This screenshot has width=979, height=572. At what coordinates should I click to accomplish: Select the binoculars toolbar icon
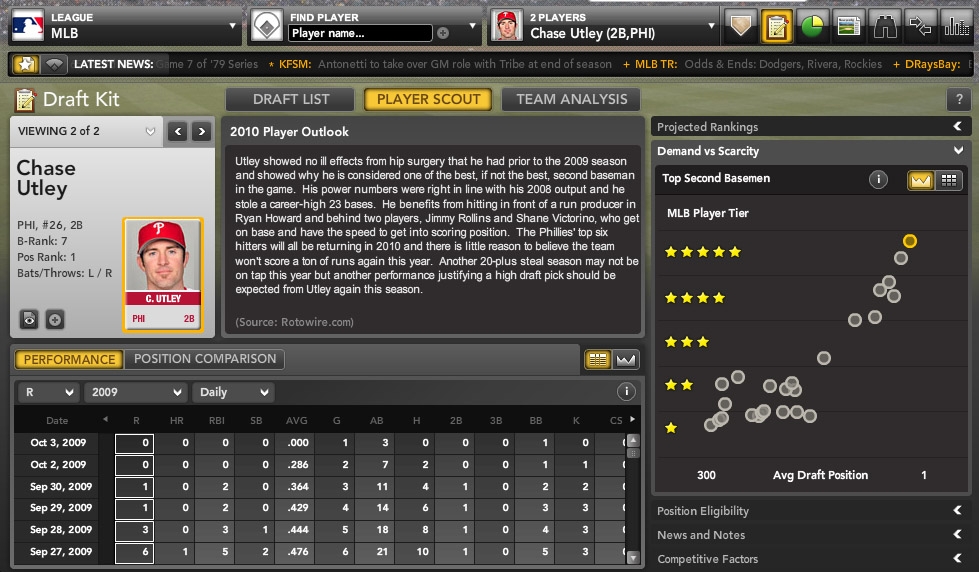pyautogui.click(x=885, y=26)
